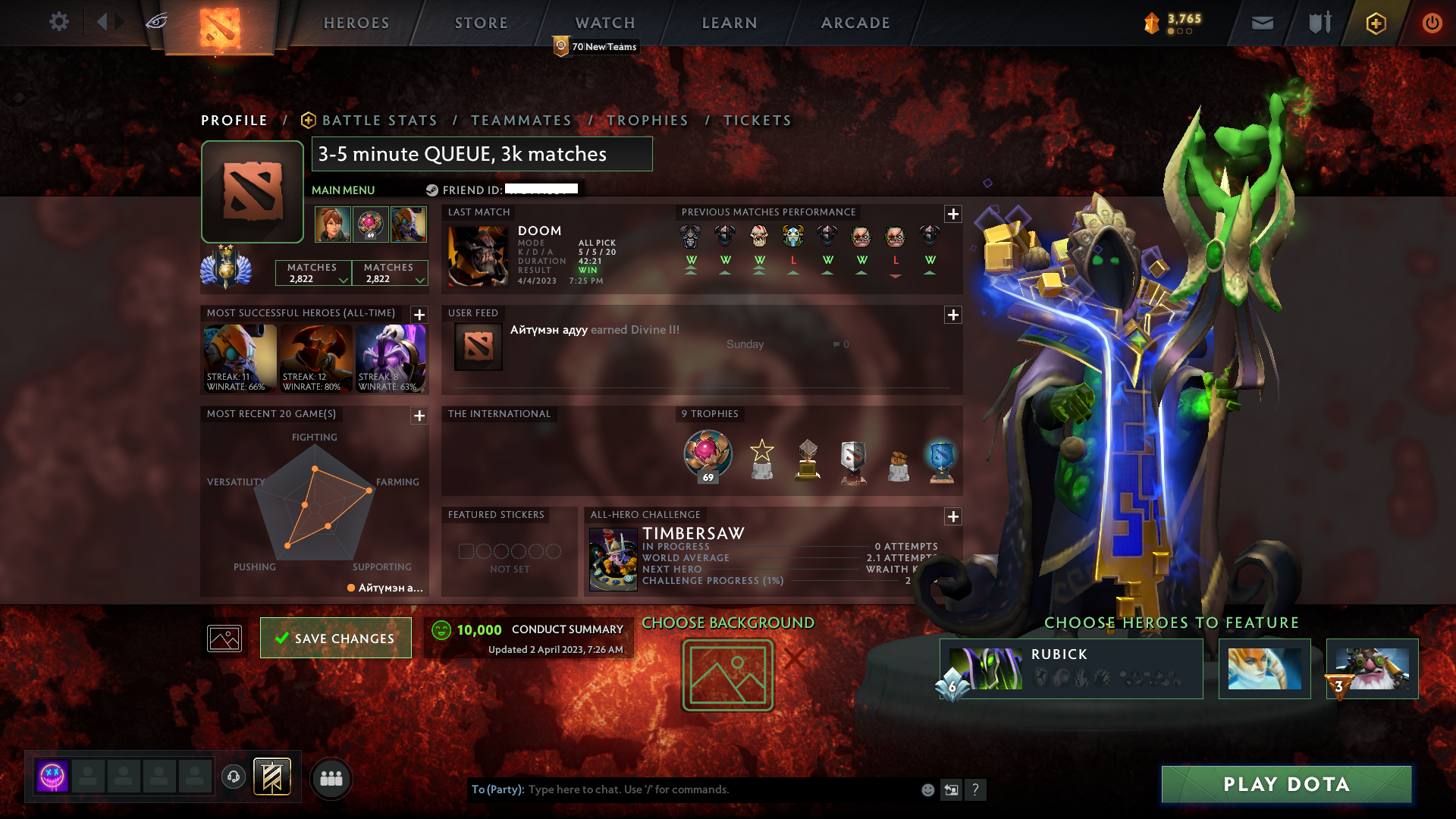The image size is (1456, 819).
Task: Click the voice chat headphones icon near party slots
Action: pos(234,776)
